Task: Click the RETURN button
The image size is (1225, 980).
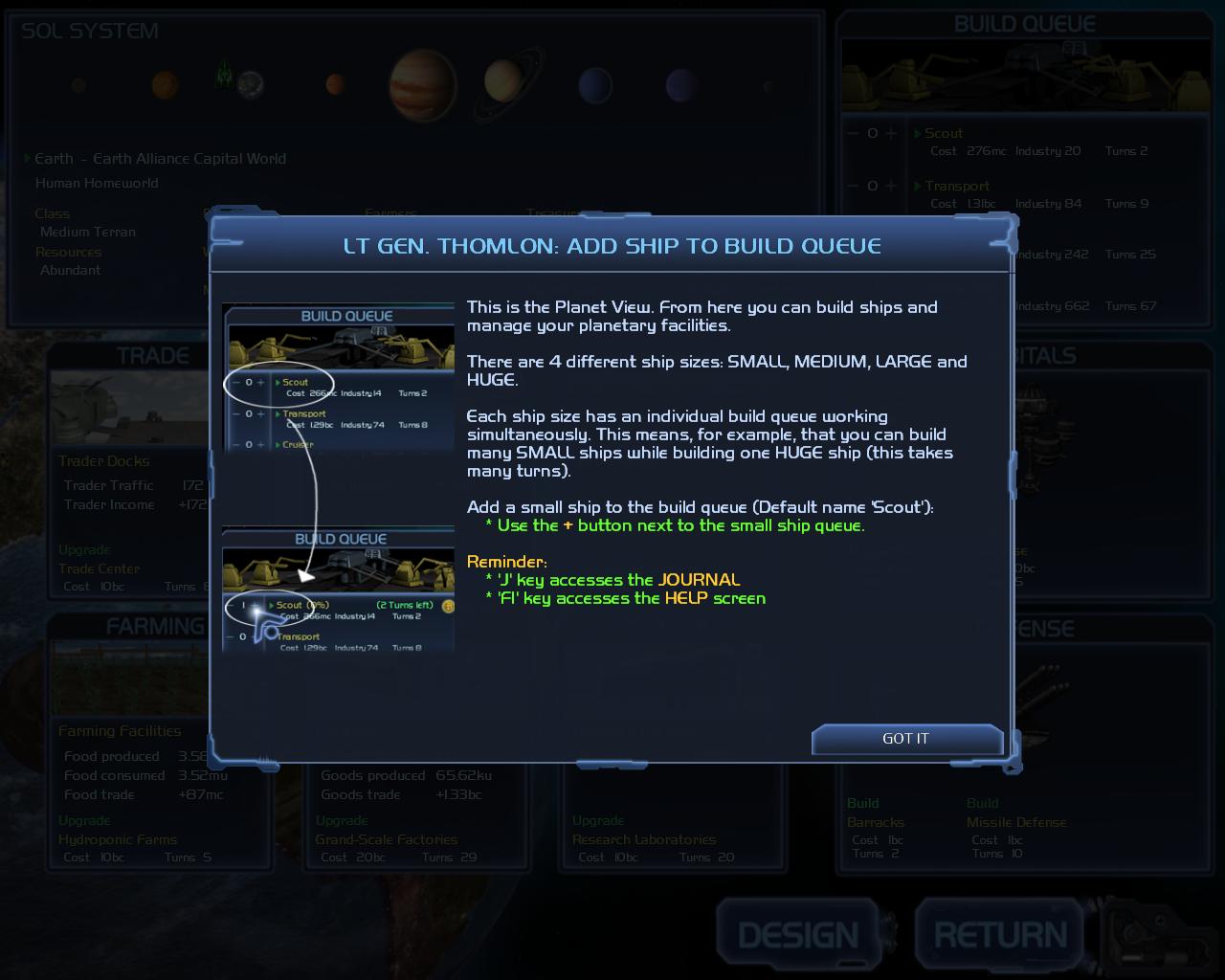Action: pos(1000,935)
